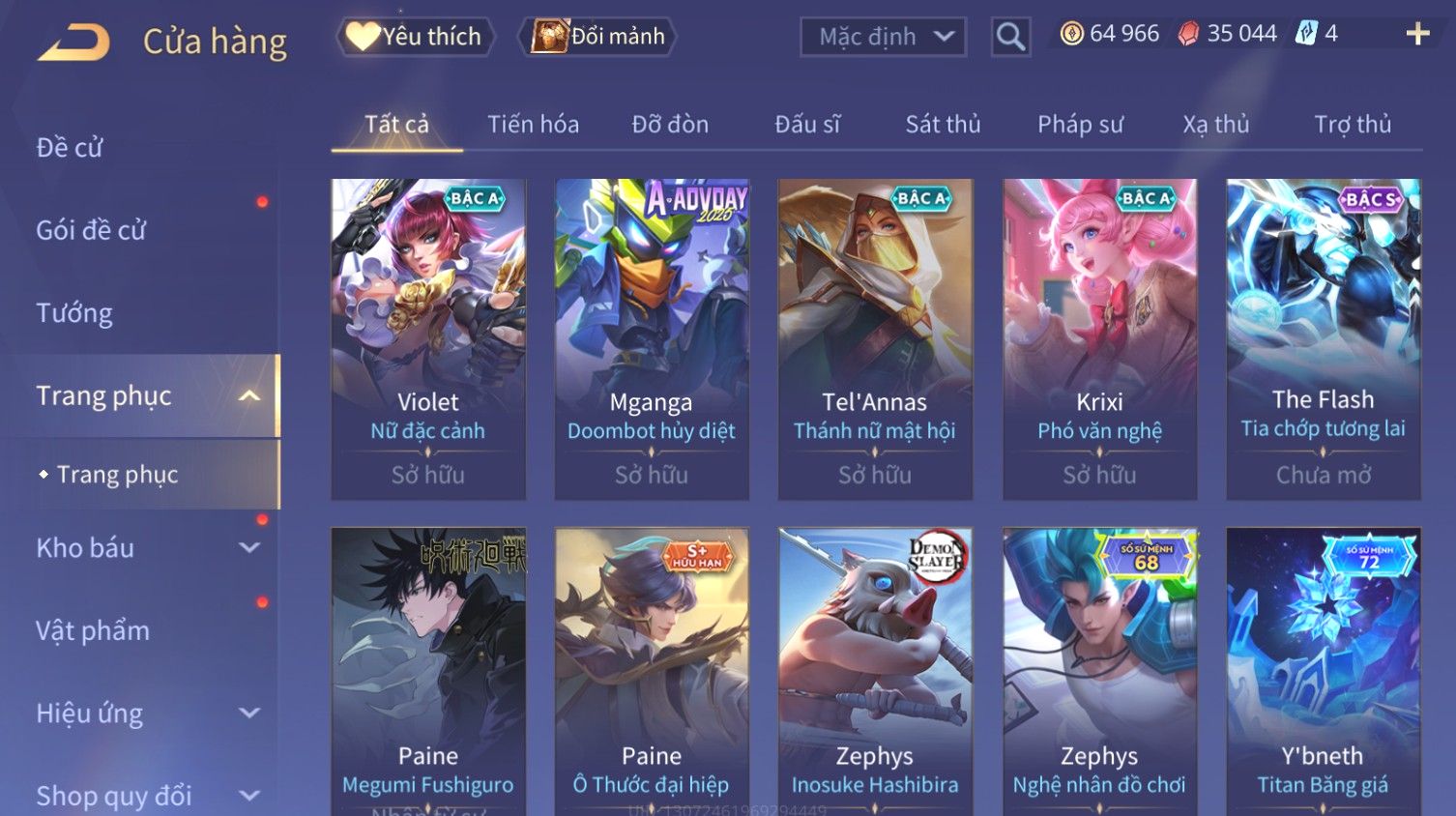Open the Trợ thủ tab

pos(1352,125)
